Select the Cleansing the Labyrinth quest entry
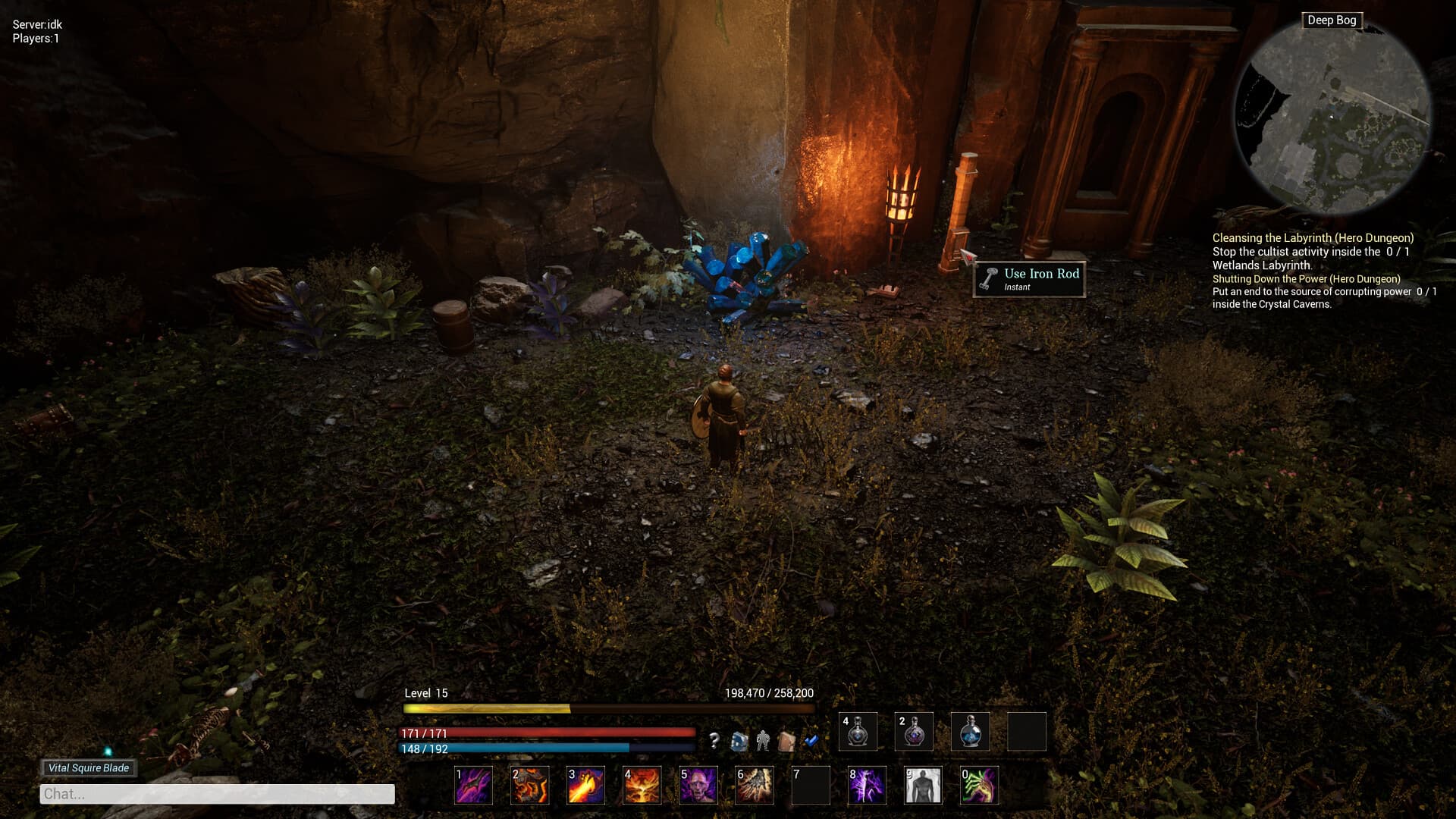This screenshot has width=1456, height=819. point(1313,238)
